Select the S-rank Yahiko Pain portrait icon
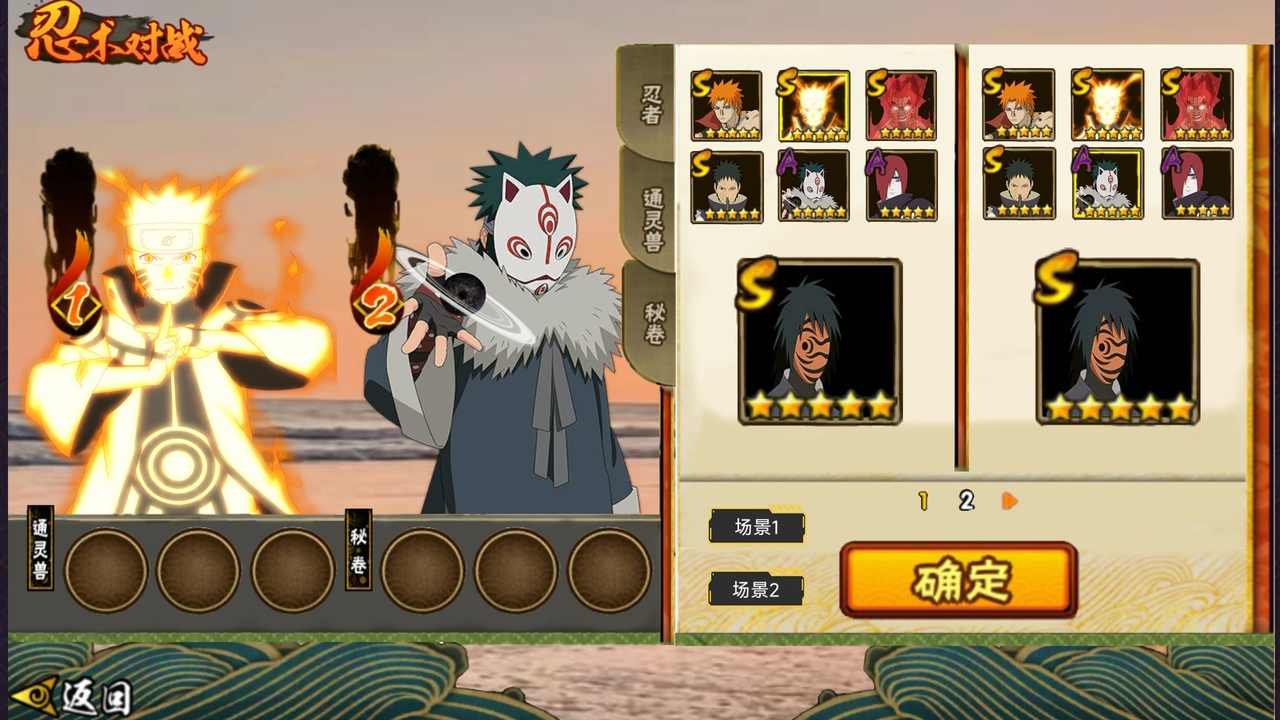 (727, 103)
